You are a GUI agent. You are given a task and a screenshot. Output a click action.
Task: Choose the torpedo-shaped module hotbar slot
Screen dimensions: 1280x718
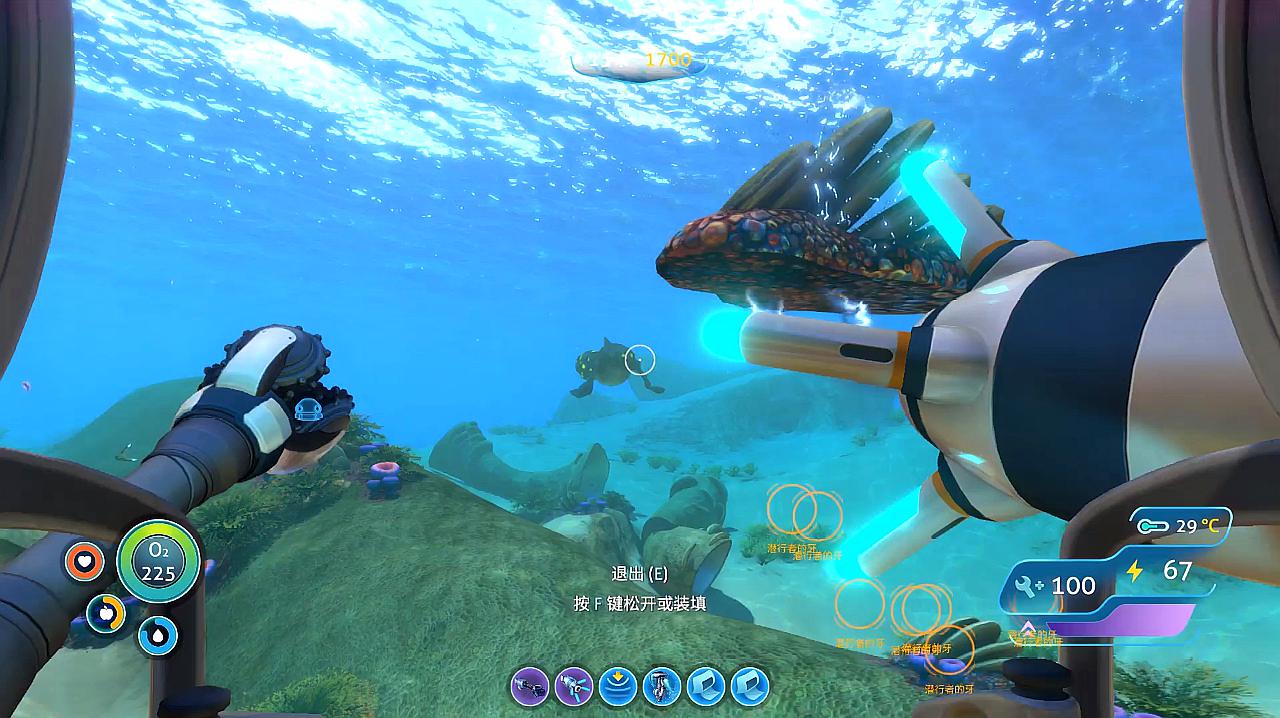point(662,686)
